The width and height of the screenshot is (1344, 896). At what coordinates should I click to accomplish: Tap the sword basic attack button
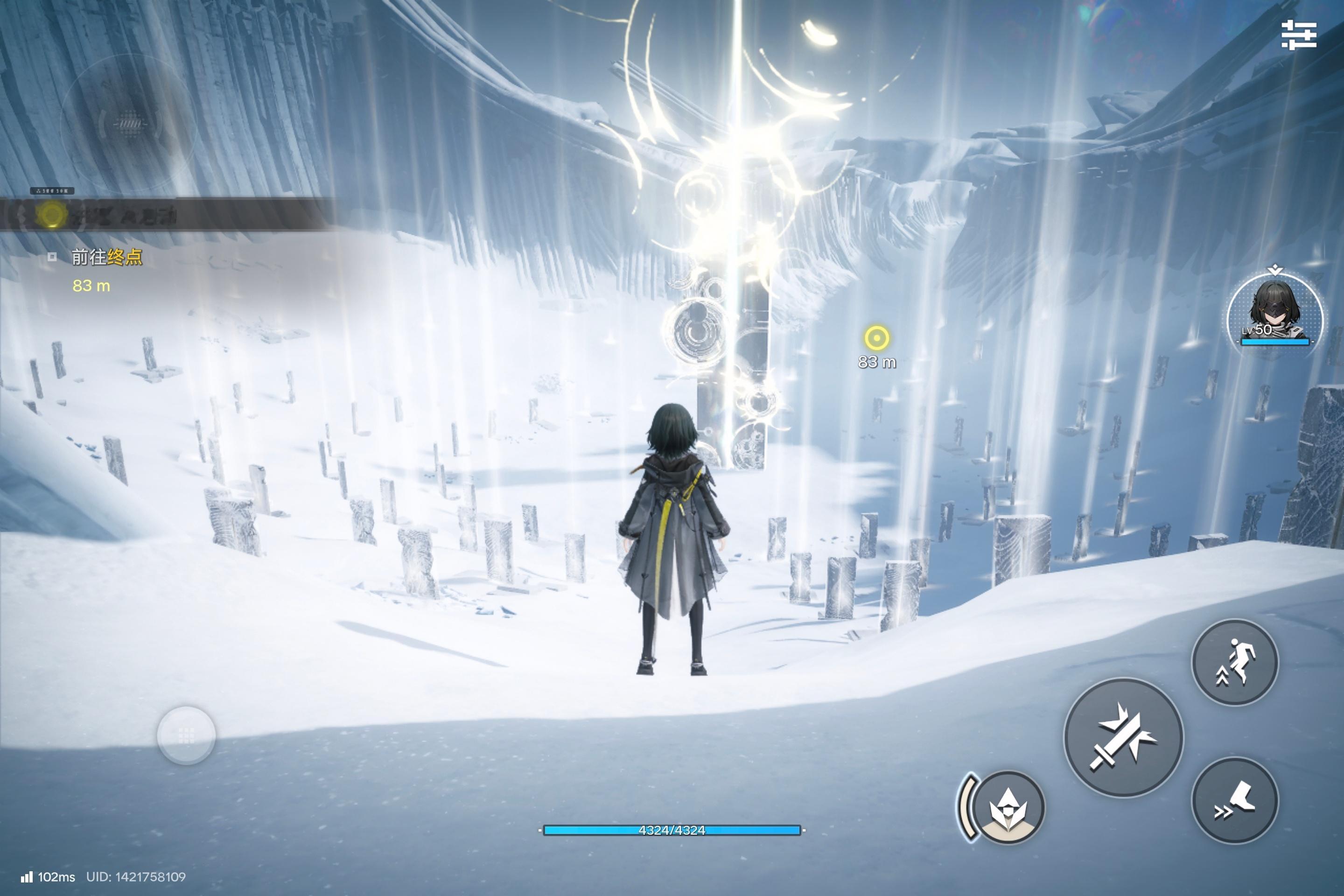pyautogui.click(x=1123, y=737)
